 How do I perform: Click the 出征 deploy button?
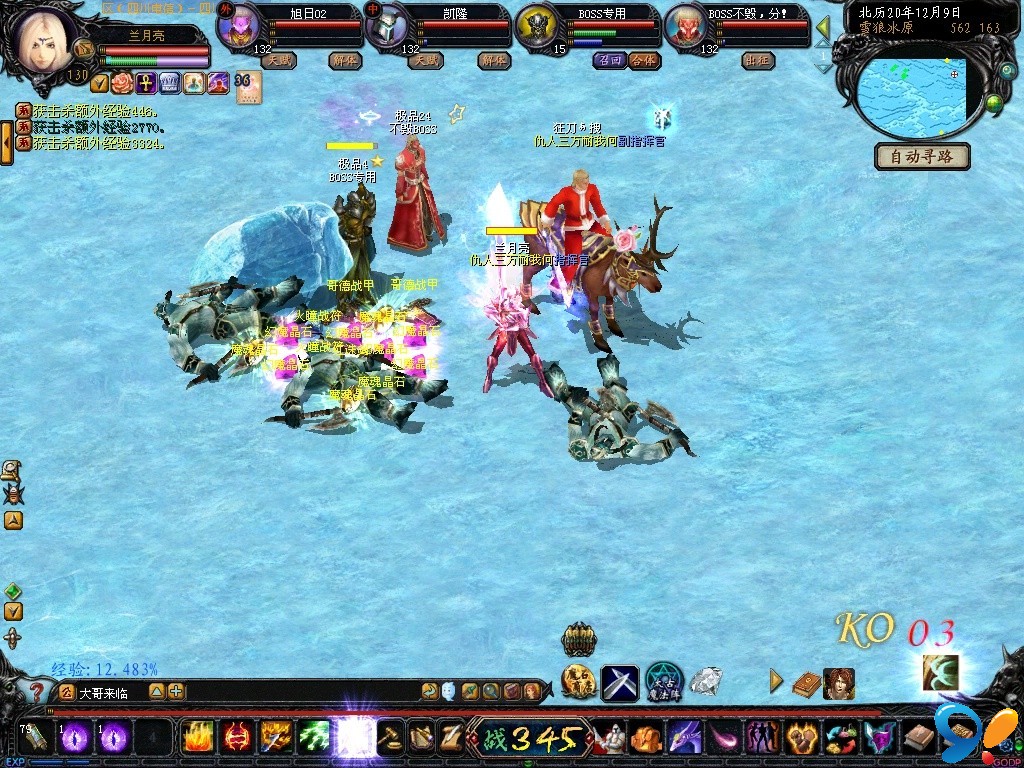coord(758,60)
